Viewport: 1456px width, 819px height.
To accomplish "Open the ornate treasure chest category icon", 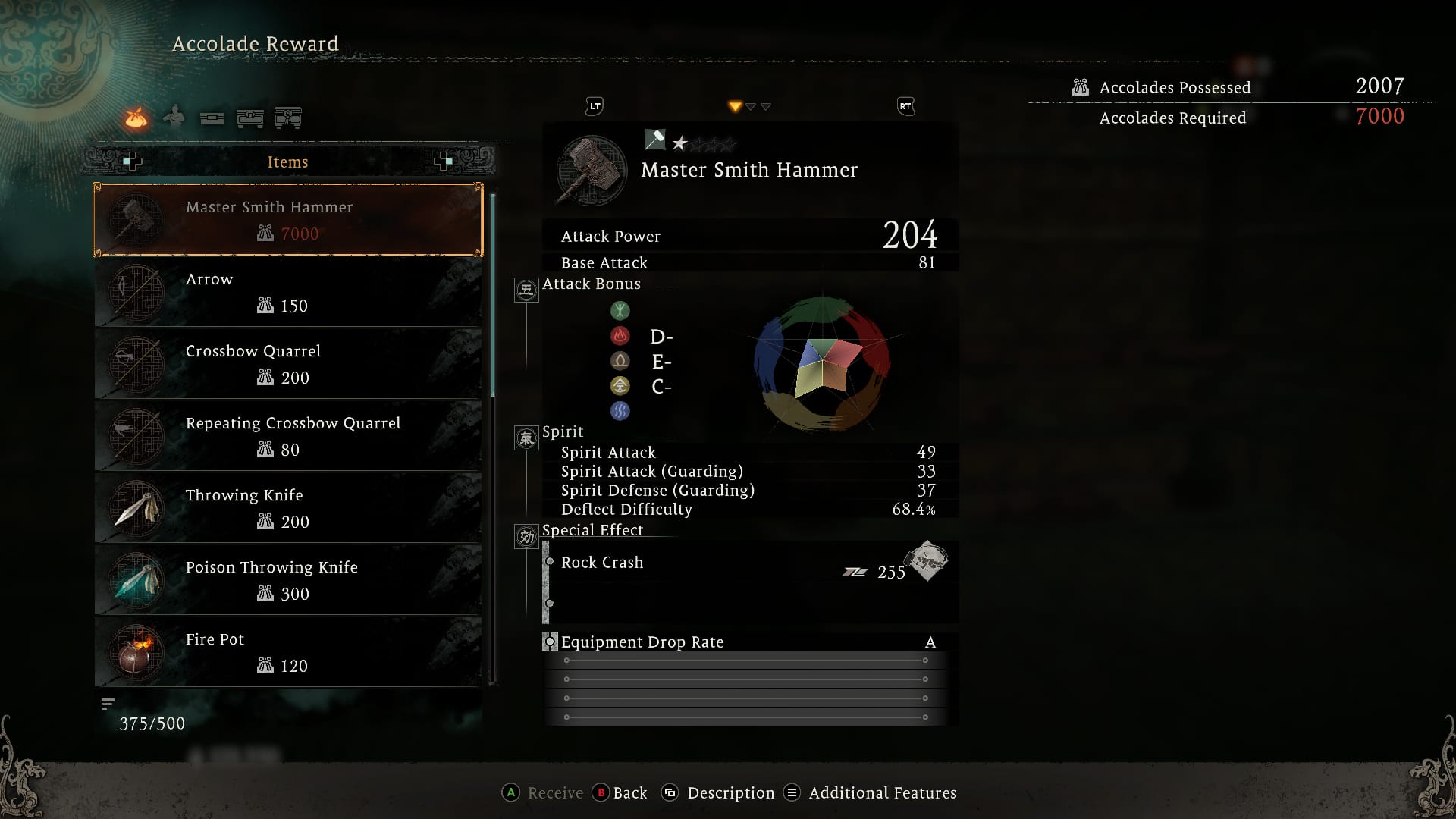I will [x=289, y=118].
